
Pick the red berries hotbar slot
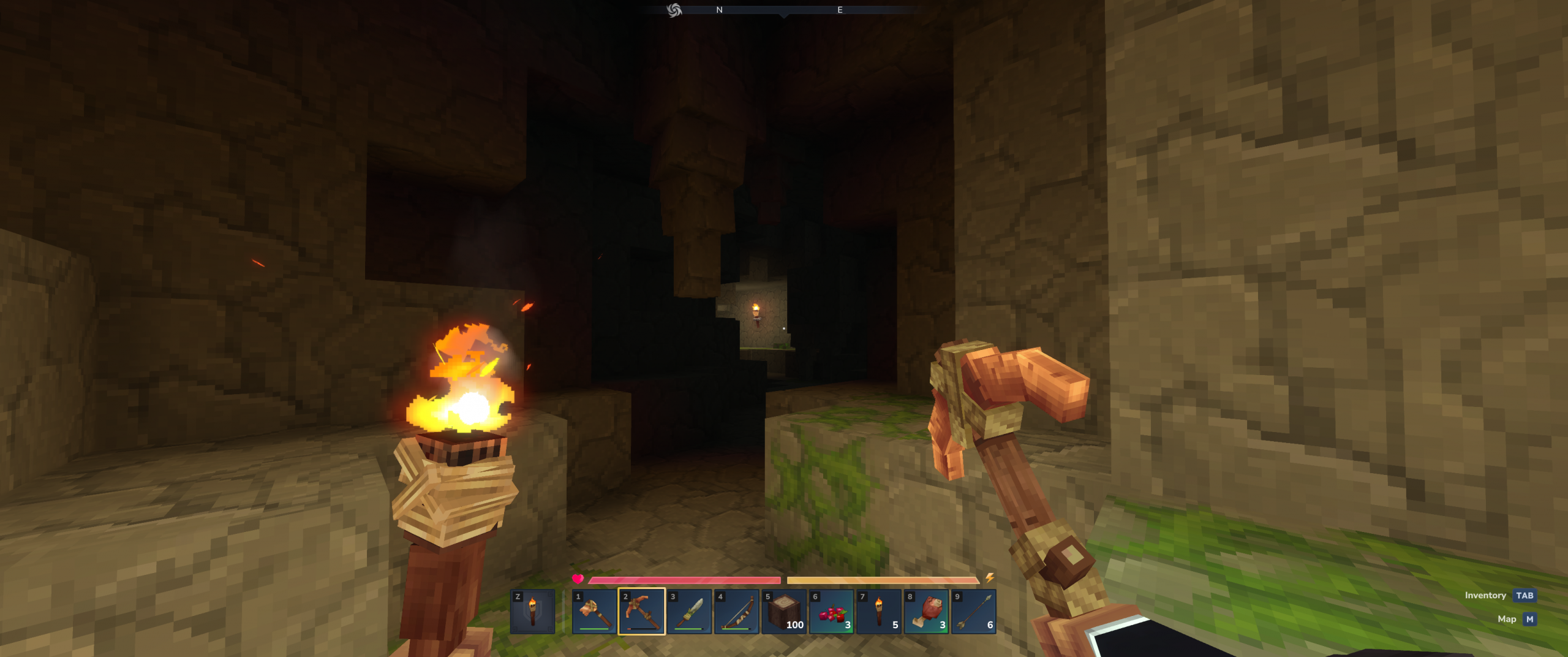tap(831, 612)
